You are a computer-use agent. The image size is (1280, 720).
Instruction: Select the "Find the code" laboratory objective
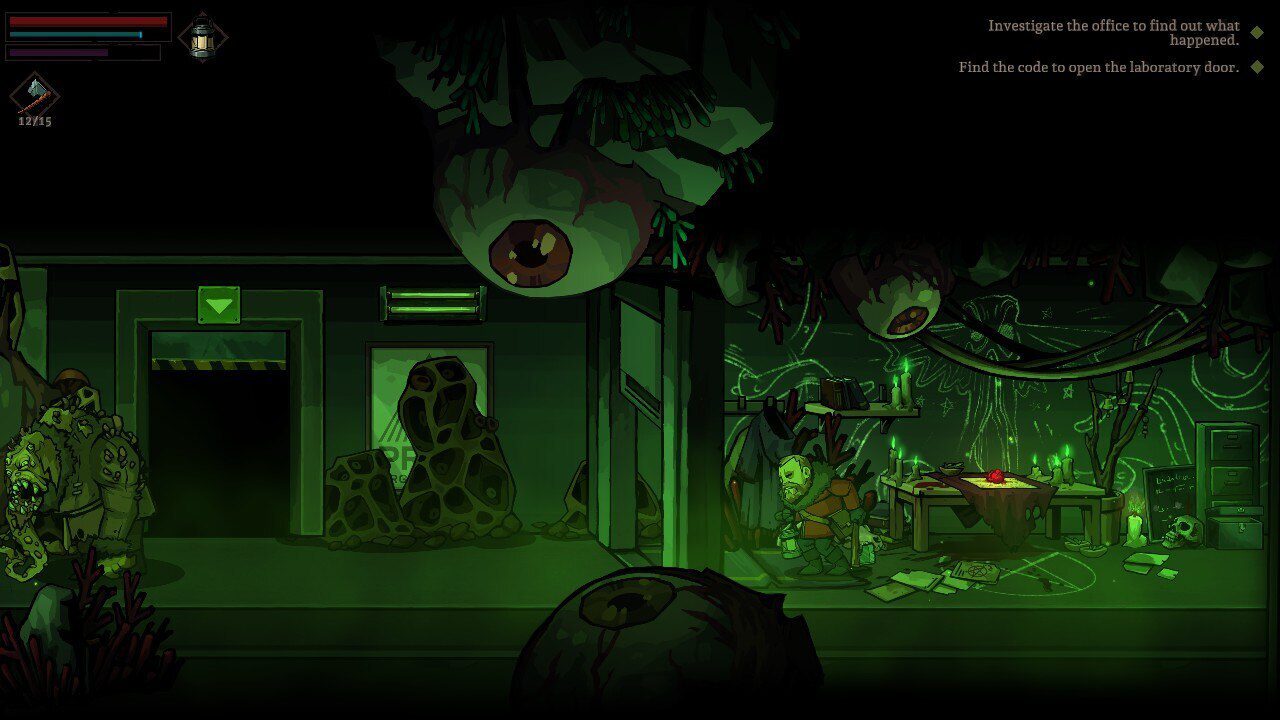1098,67
